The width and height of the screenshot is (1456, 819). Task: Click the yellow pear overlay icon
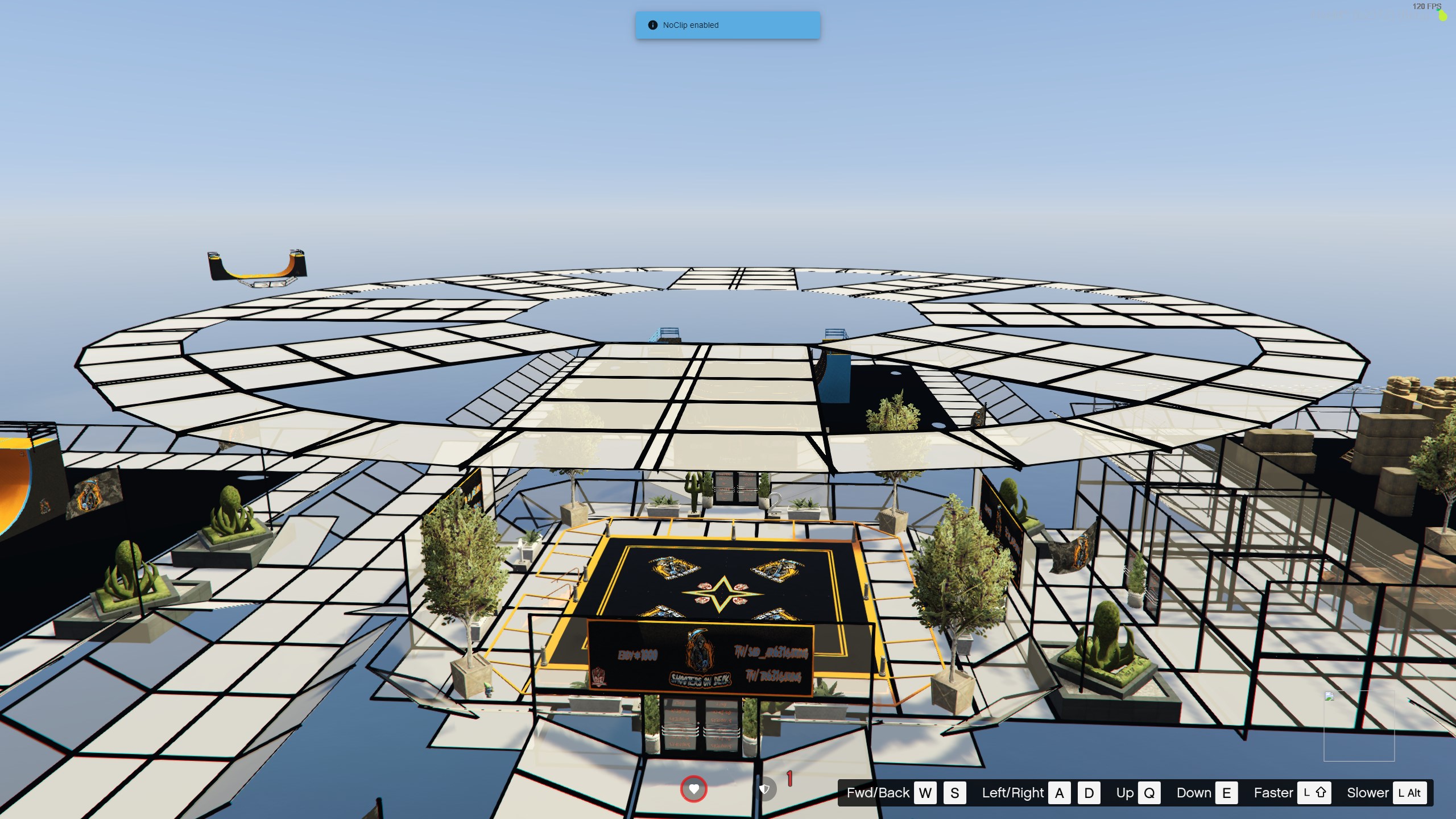pyautogui.click(x=1442, y=15)
